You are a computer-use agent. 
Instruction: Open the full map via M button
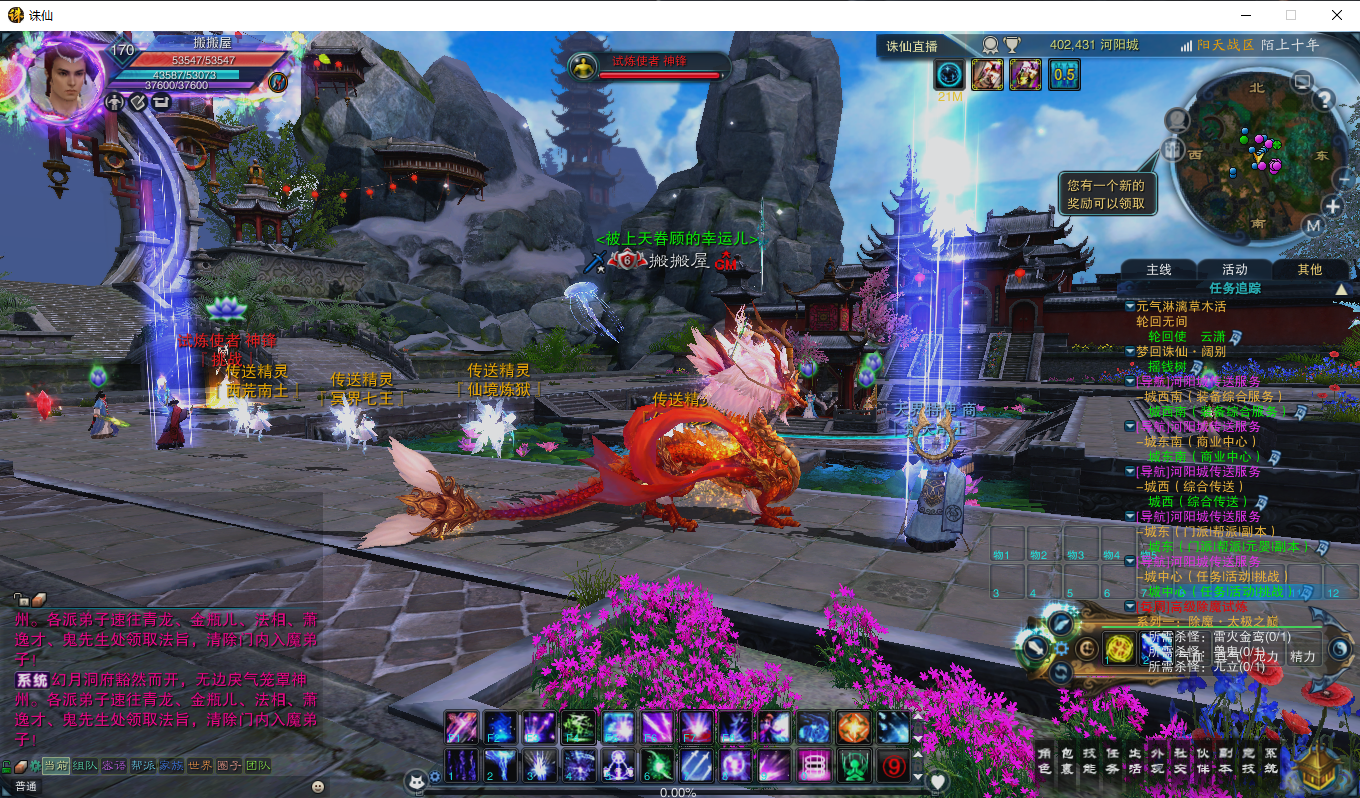(x=1315, y=226)
